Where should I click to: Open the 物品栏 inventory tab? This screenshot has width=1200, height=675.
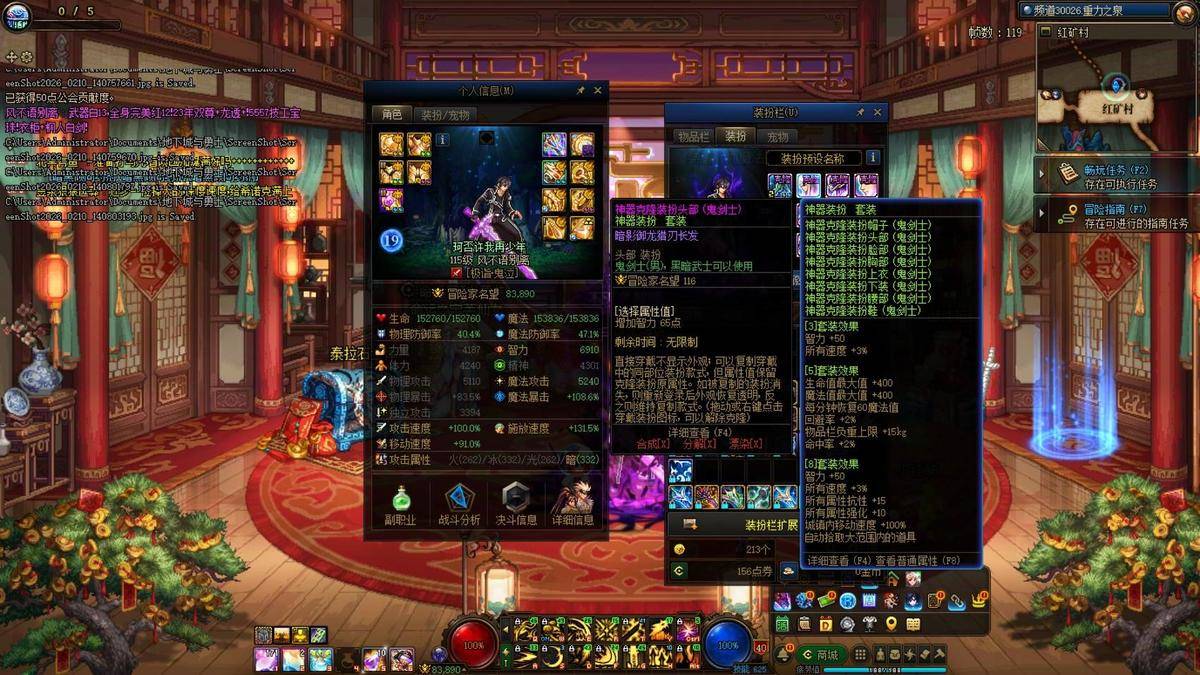[x=693, y=136]
